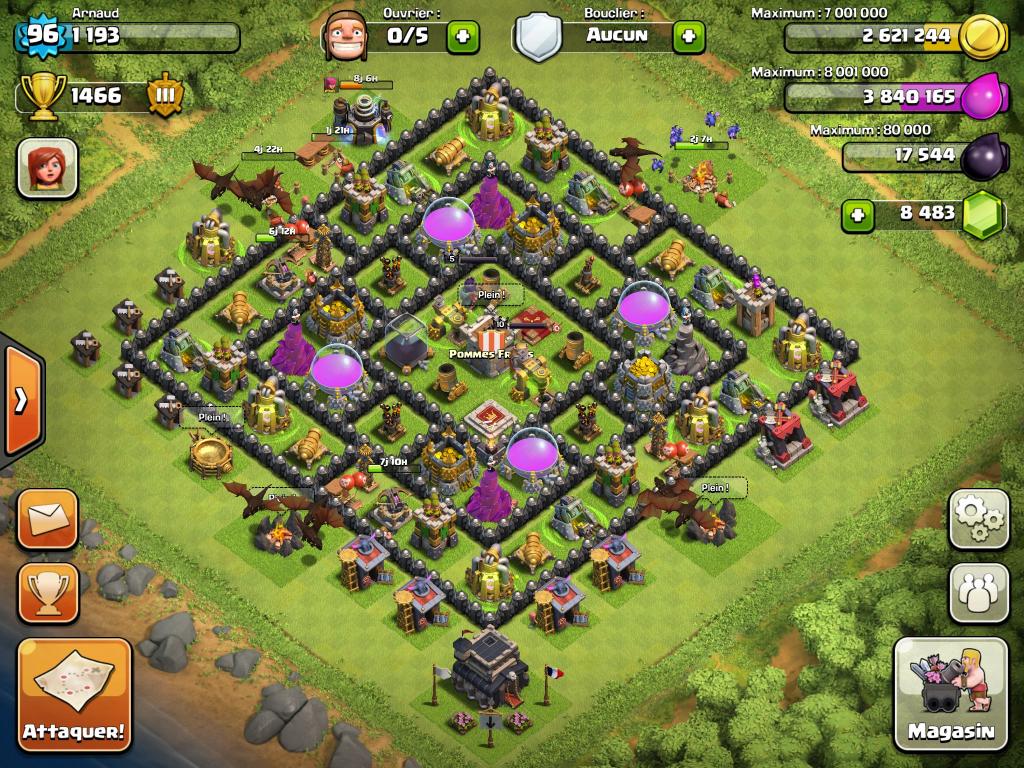Open the settings gears menu
Screen dimensions: 1024x768
[978, 518]
